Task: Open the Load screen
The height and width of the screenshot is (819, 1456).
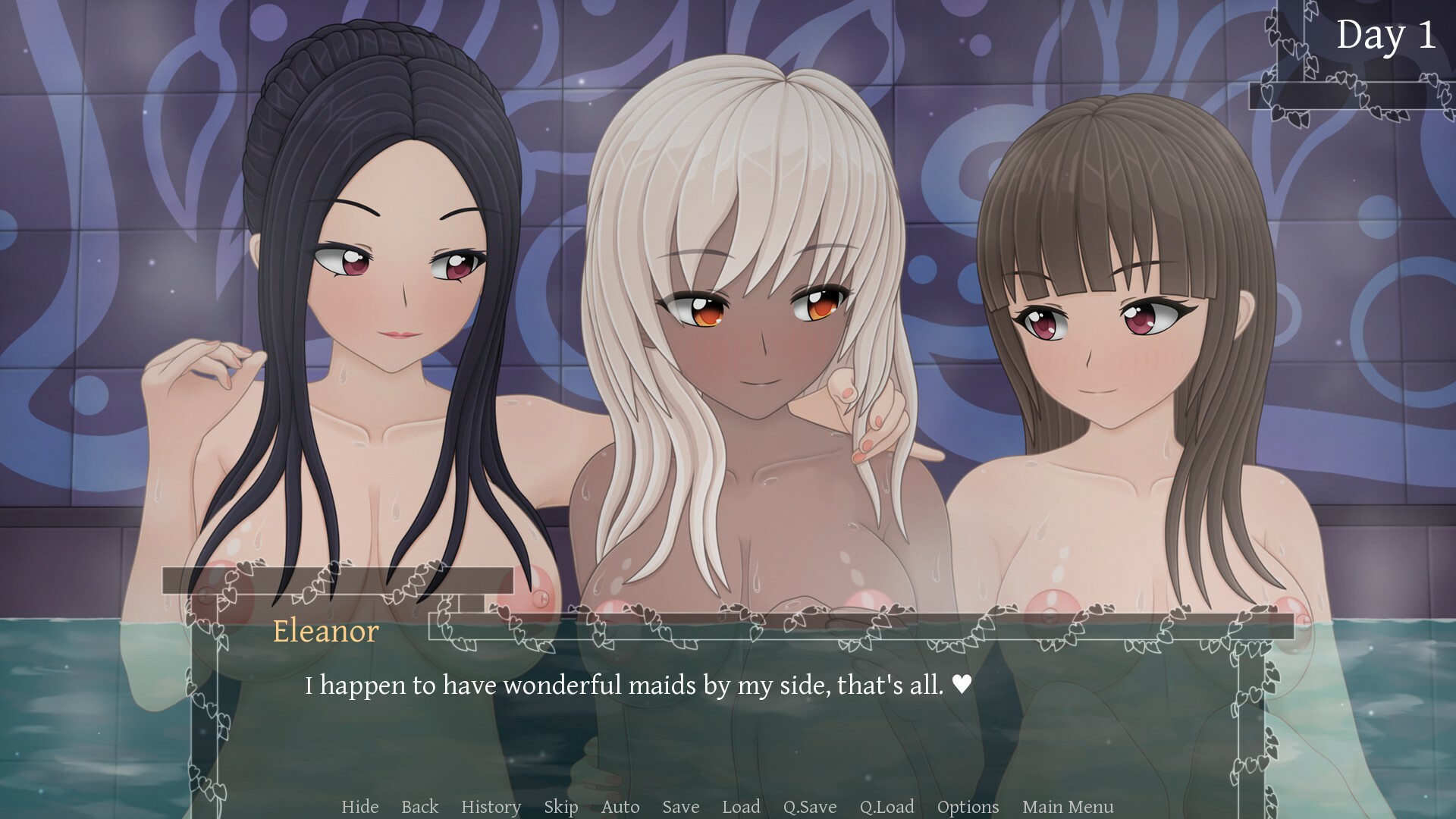Action: 741,807
